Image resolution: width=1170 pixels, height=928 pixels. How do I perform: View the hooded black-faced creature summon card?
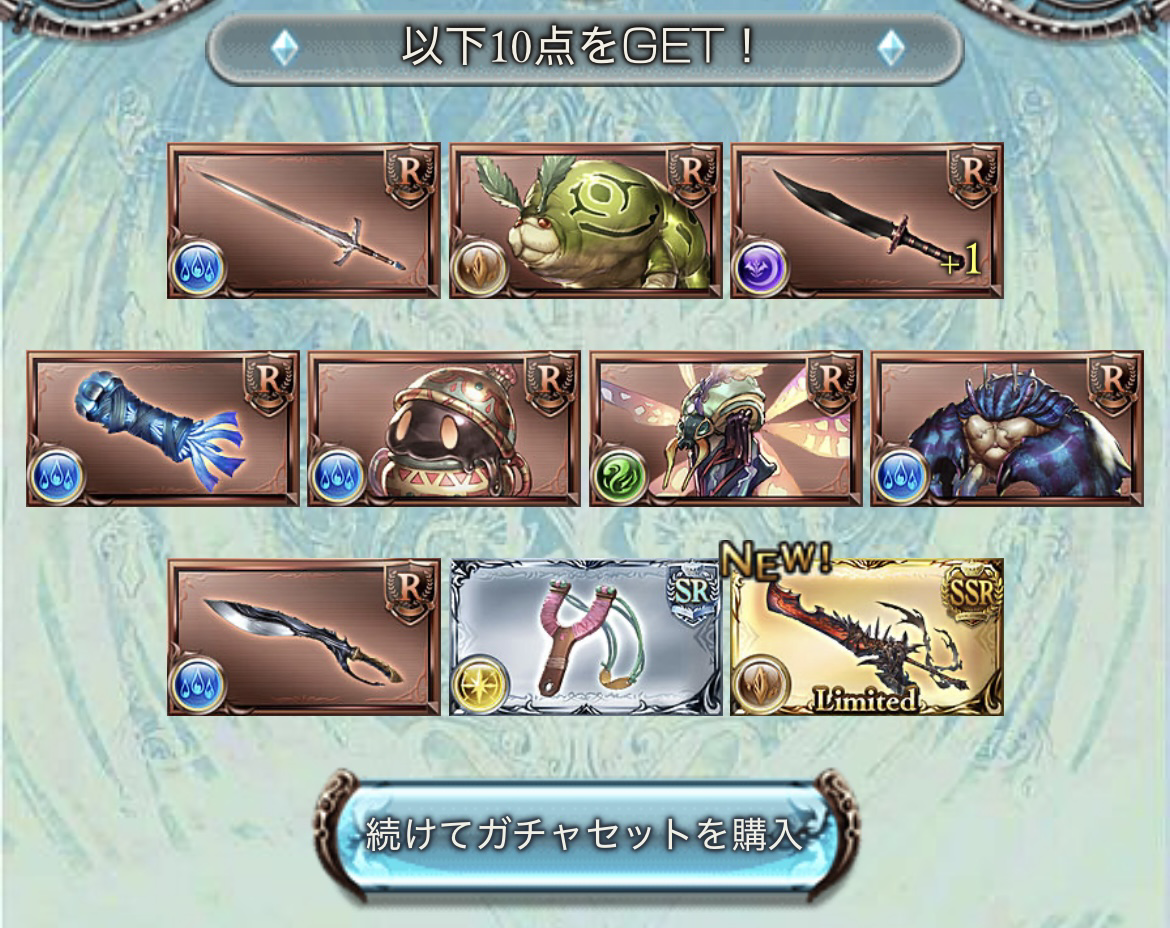click(x=444, y=428)
